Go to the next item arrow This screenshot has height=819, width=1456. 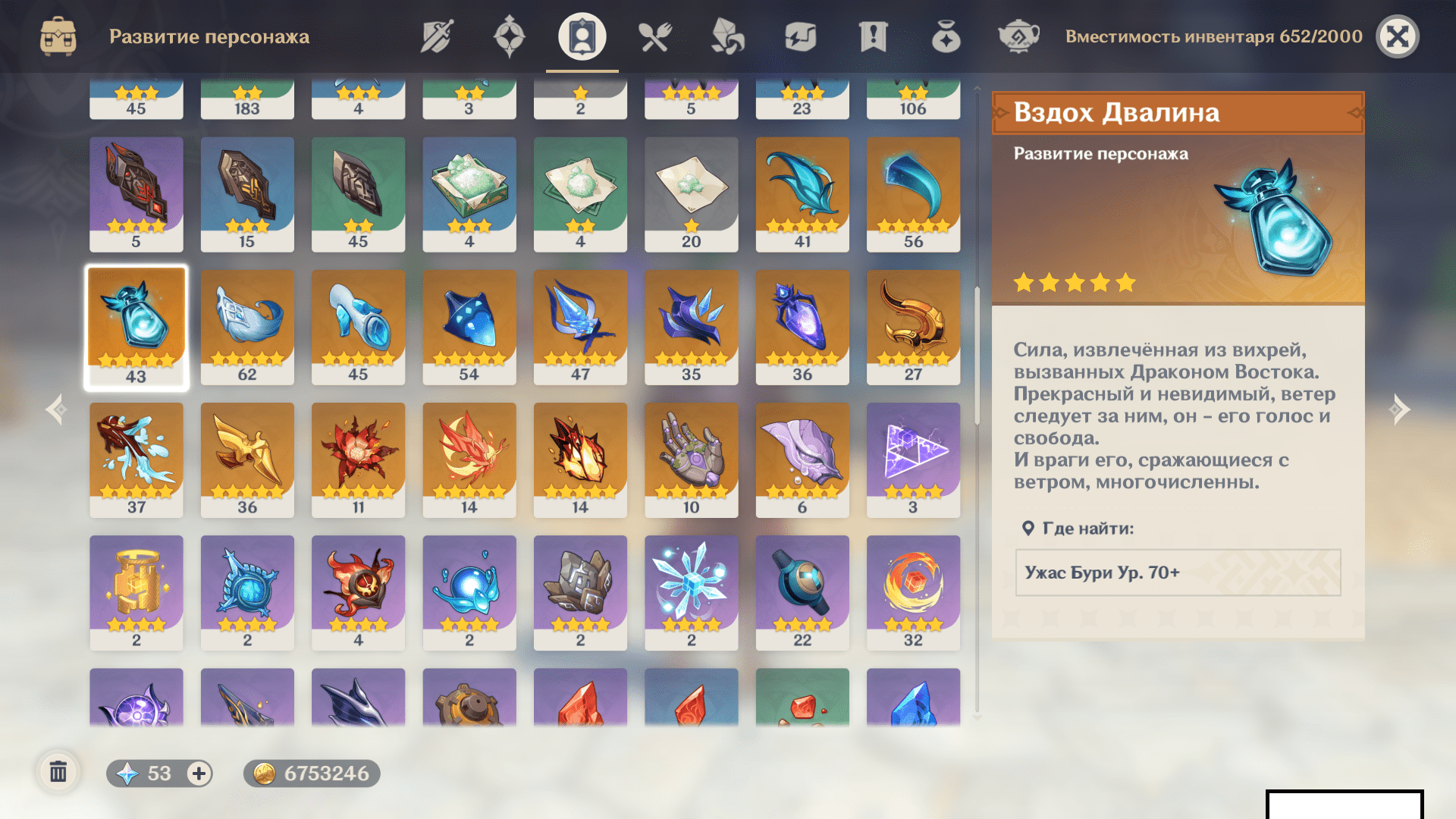(x=1399, y=409)
